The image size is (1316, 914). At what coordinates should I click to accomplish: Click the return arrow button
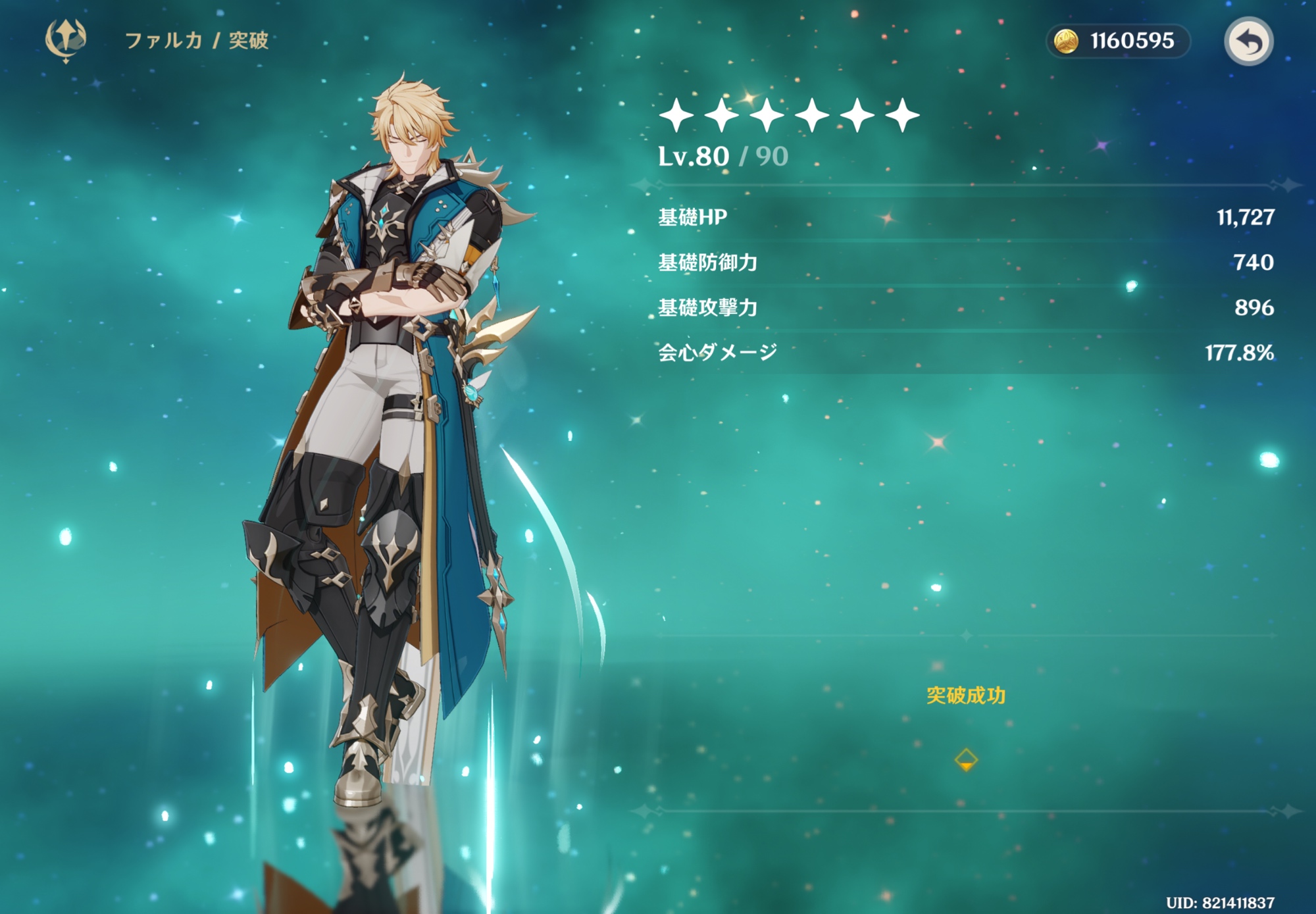point(1248,41)
